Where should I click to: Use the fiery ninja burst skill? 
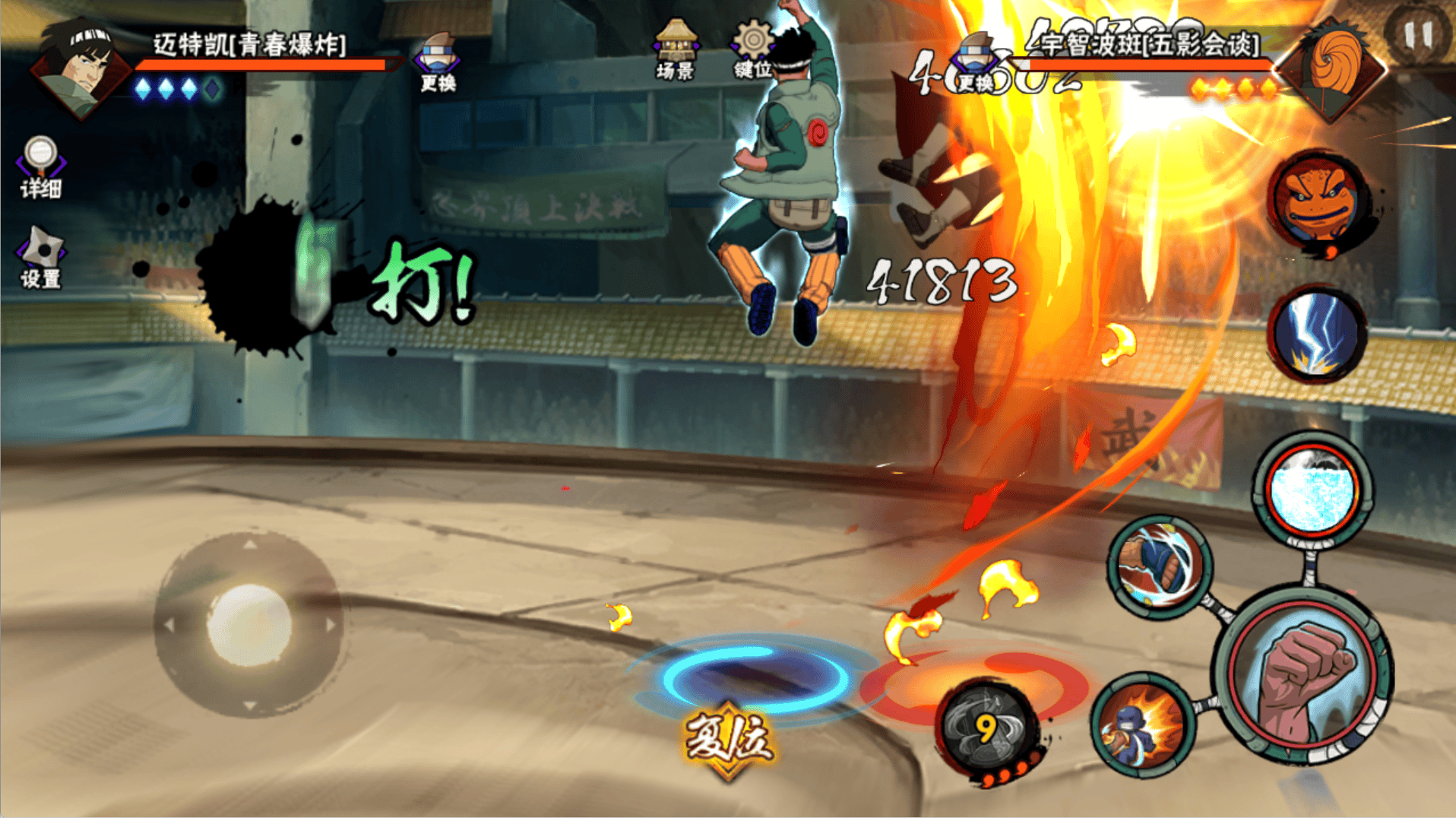point(1142,724)
